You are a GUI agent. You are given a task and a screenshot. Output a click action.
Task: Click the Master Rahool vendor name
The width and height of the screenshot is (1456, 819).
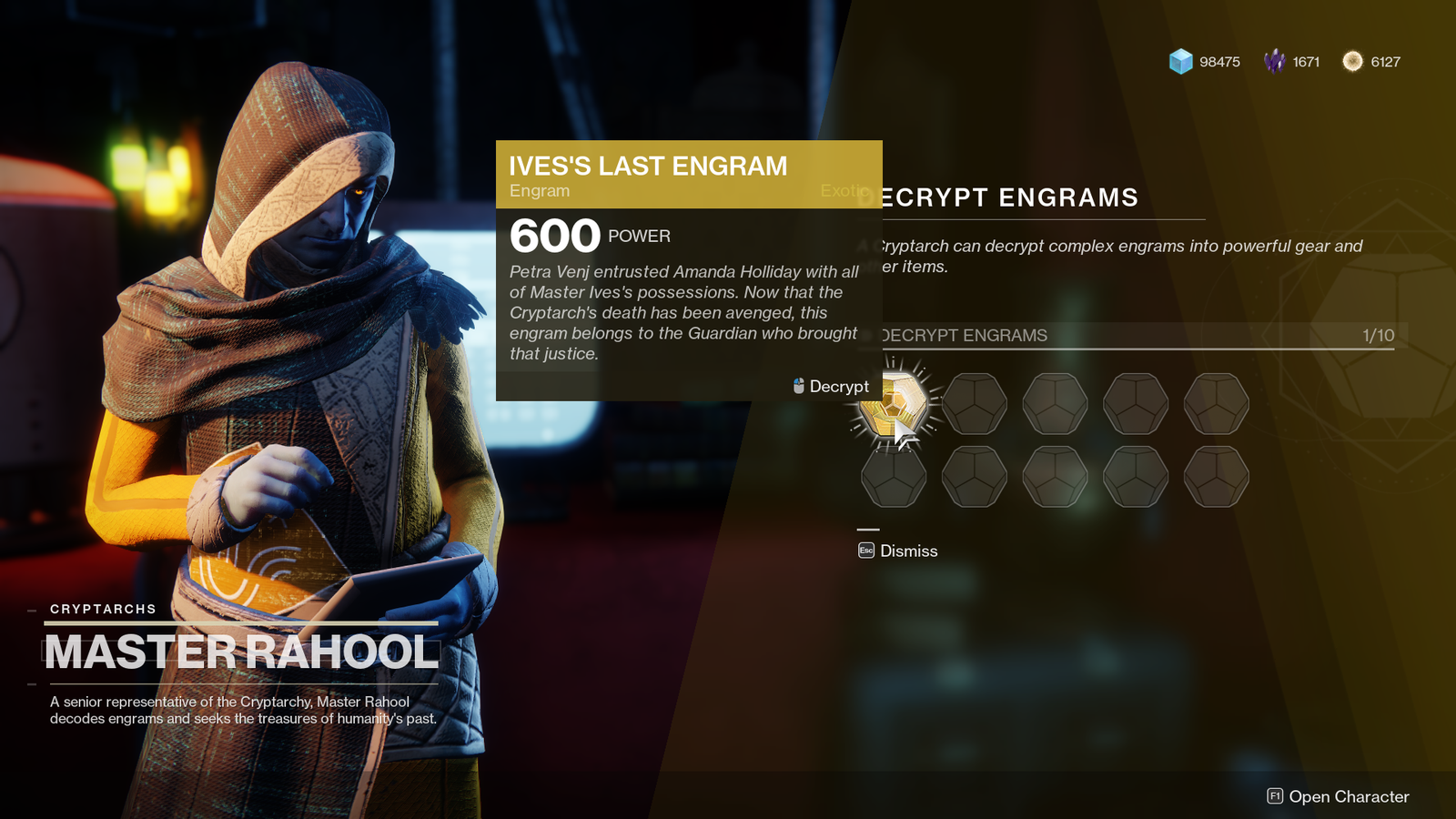pyautogui.click(x=238, y=650)
